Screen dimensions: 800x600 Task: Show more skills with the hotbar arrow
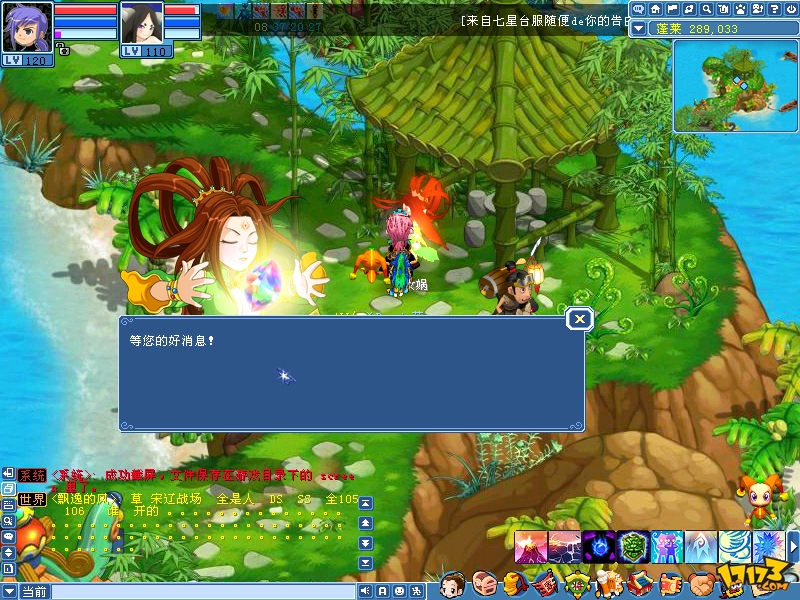tap(792, 547)
